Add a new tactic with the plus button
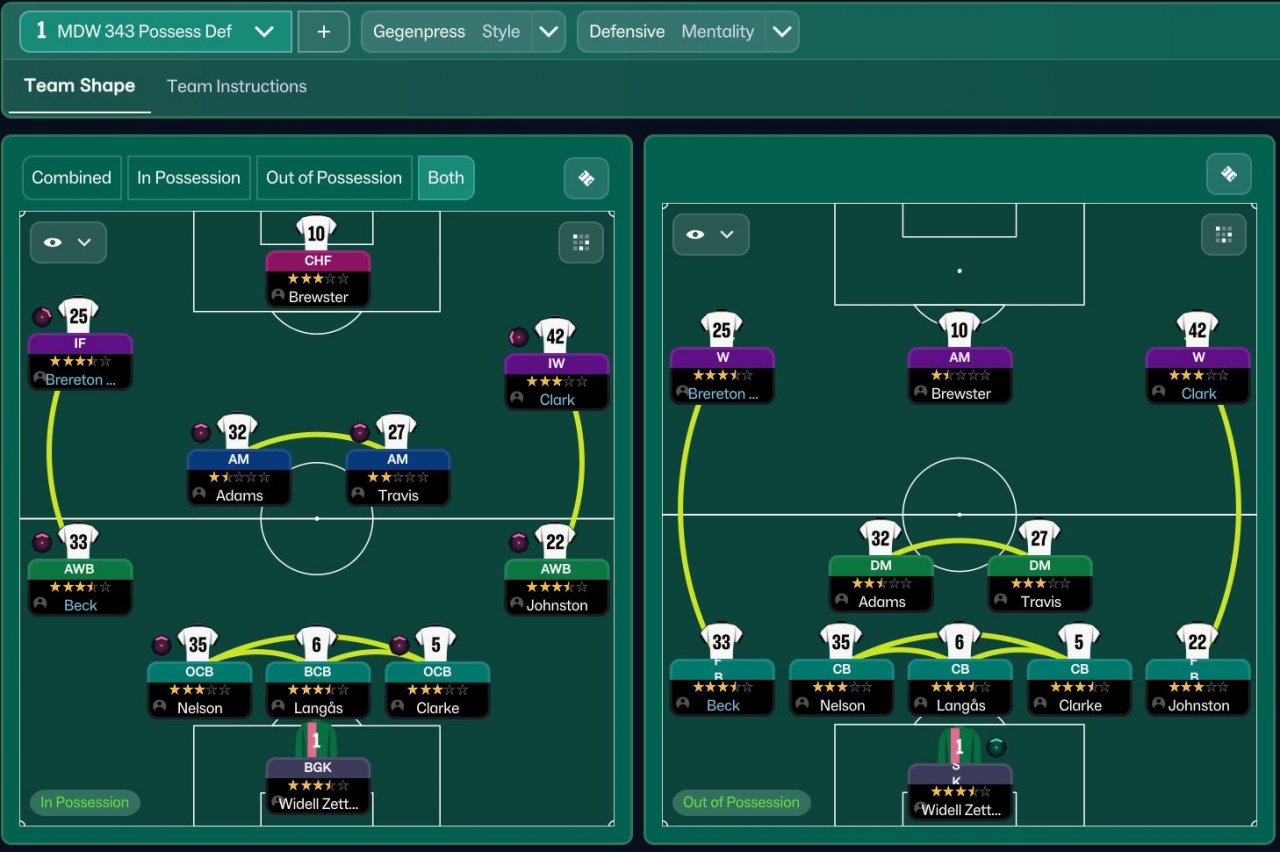The image size is (1280, 852). (323, 31)
